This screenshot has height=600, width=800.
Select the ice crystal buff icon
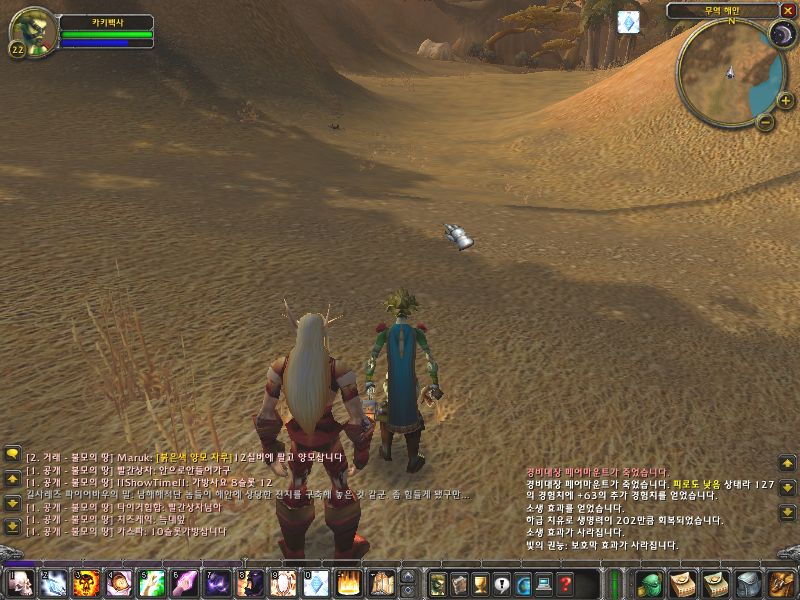628,22
